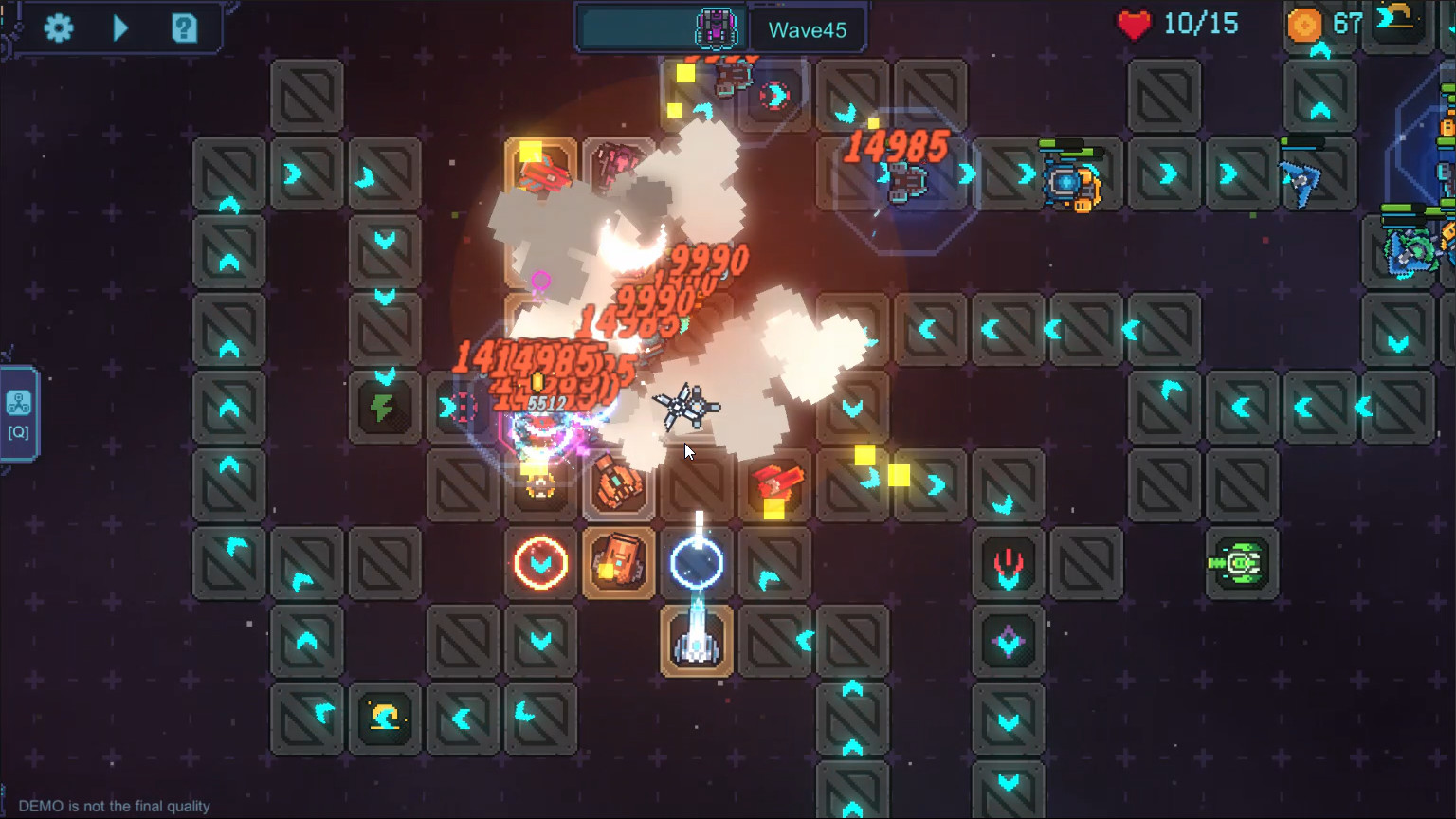Click the gold coin currency icon
This screenshot has width=1456, height=819.
pos(1304,25)
